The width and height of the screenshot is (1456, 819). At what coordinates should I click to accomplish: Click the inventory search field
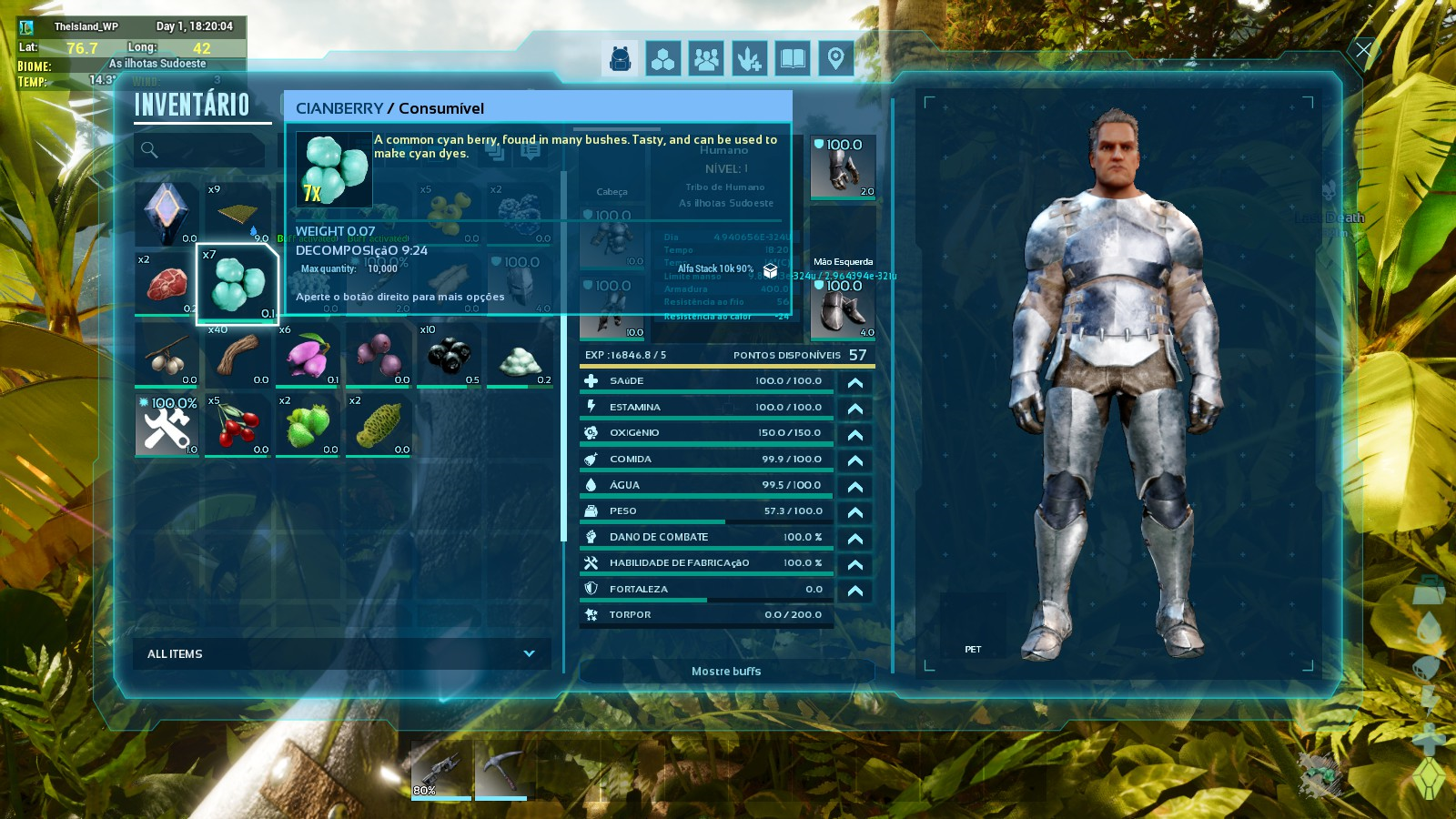202,150
